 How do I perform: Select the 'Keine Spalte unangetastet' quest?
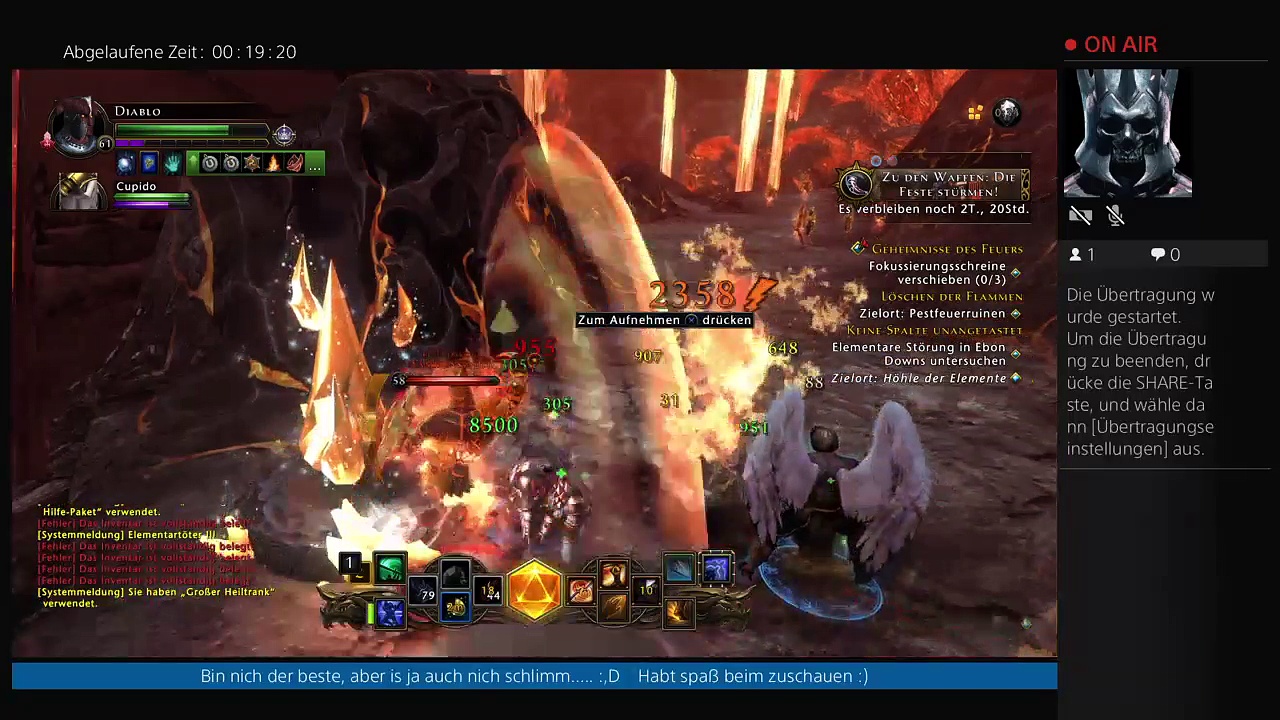coord(934,330)
